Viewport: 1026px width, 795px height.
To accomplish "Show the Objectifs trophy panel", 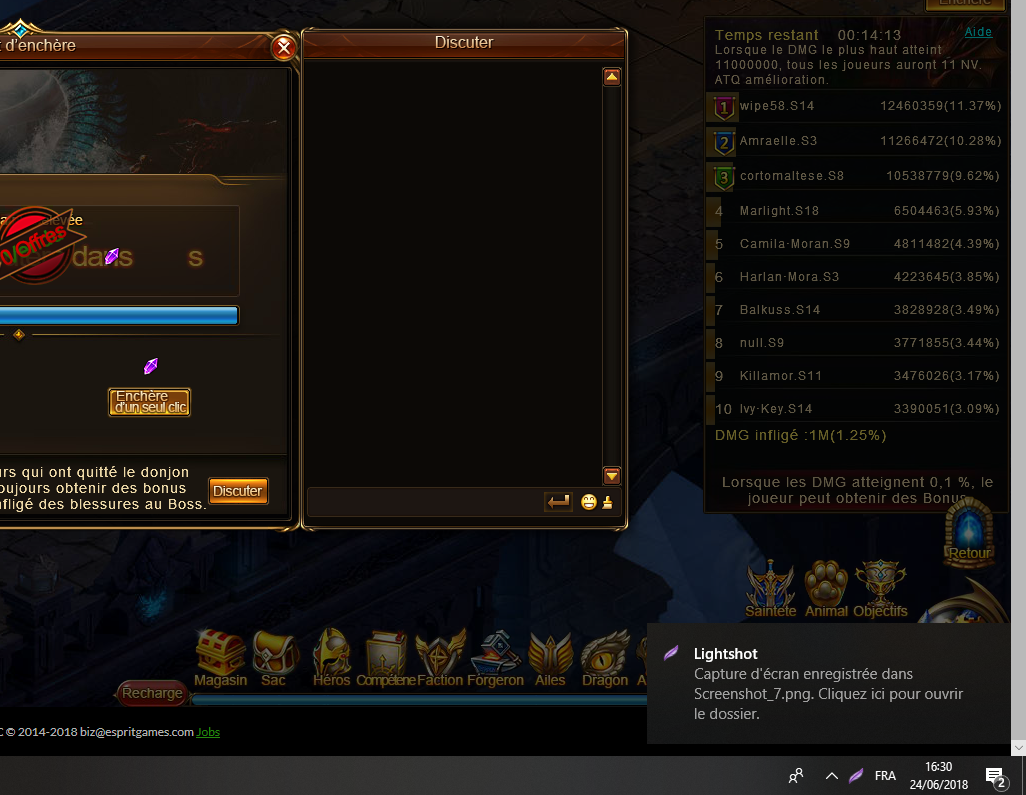I will pyautogui.click(x=880, y=589).
